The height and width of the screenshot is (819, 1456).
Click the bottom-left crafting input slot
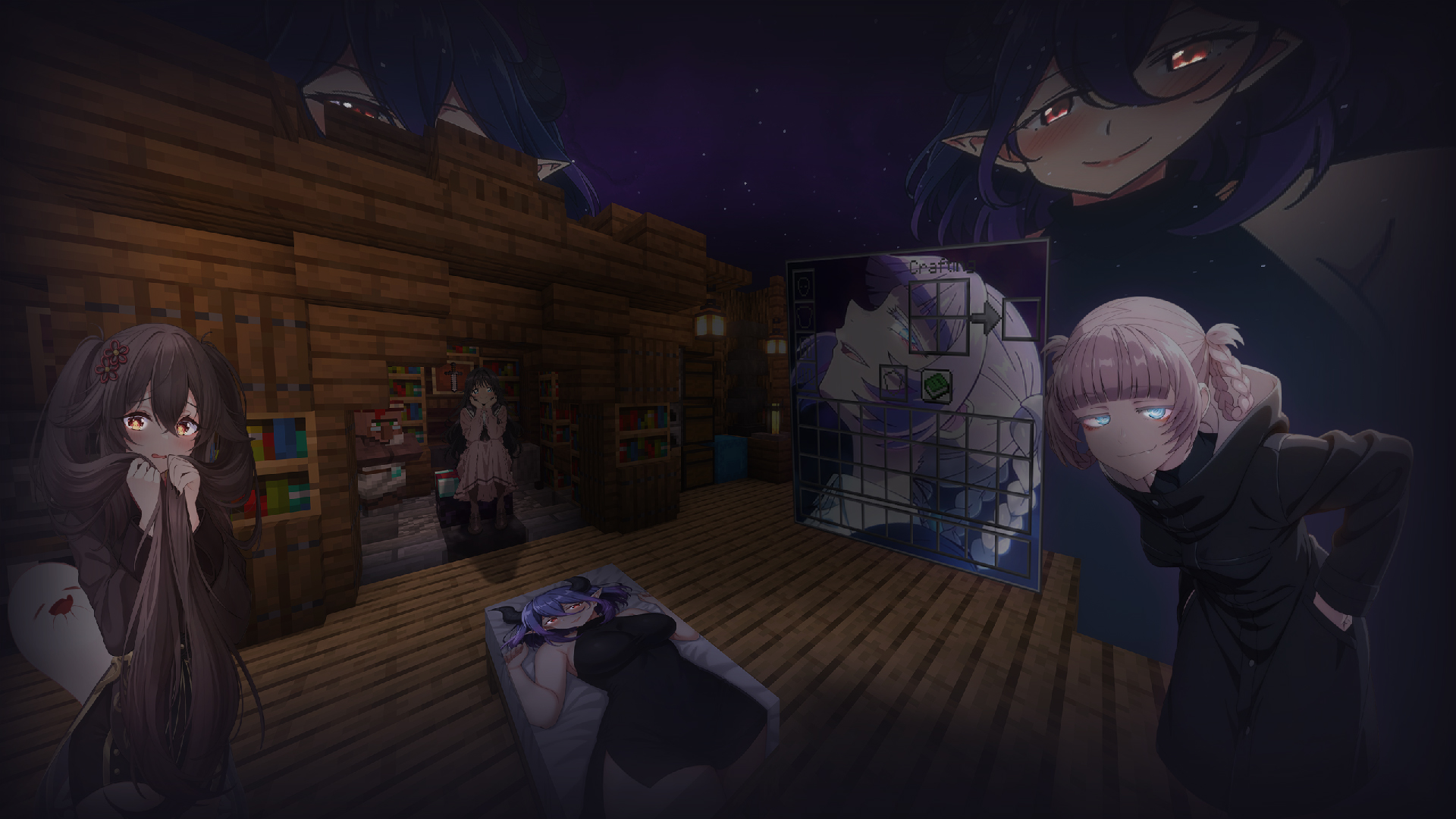pos(924,335)
